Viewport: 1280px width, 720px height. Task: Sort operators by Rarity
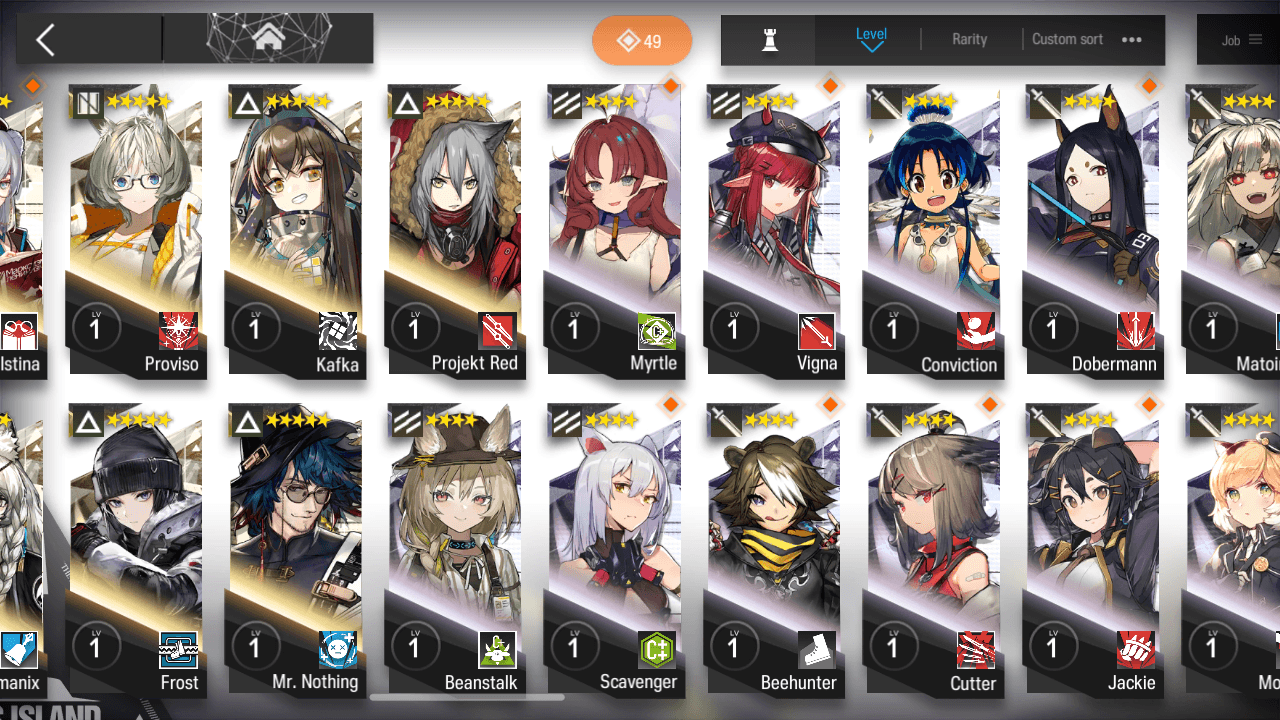click(x=969, y=39)
